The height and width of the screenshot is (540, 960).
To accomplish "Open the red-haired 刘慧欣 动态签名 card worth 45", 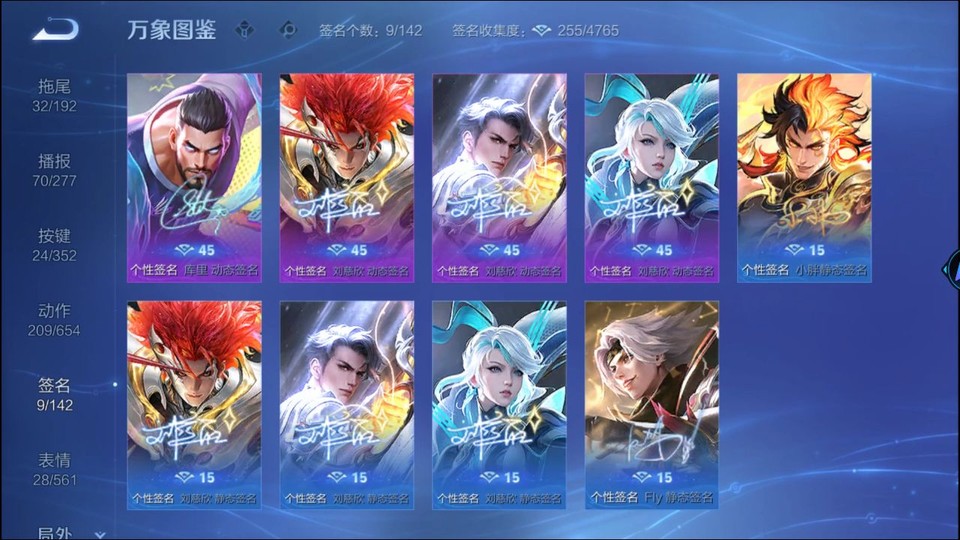I will coord(347,178).
